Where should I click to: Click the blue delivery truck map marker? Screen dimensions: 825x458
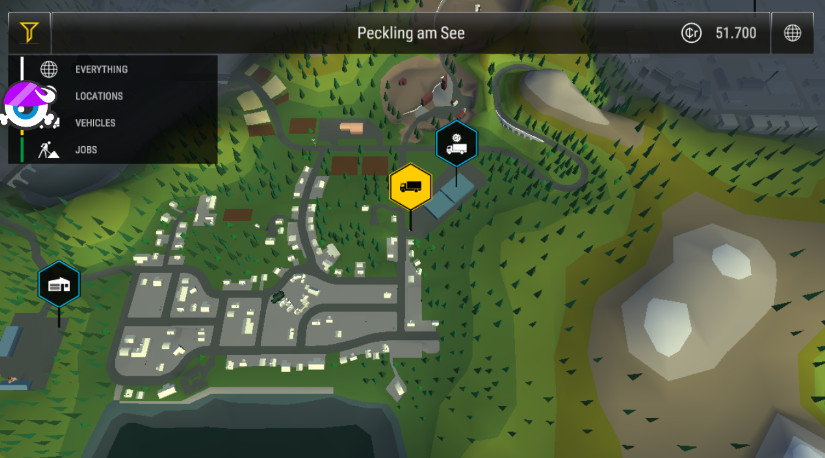(x=457, y=143)
